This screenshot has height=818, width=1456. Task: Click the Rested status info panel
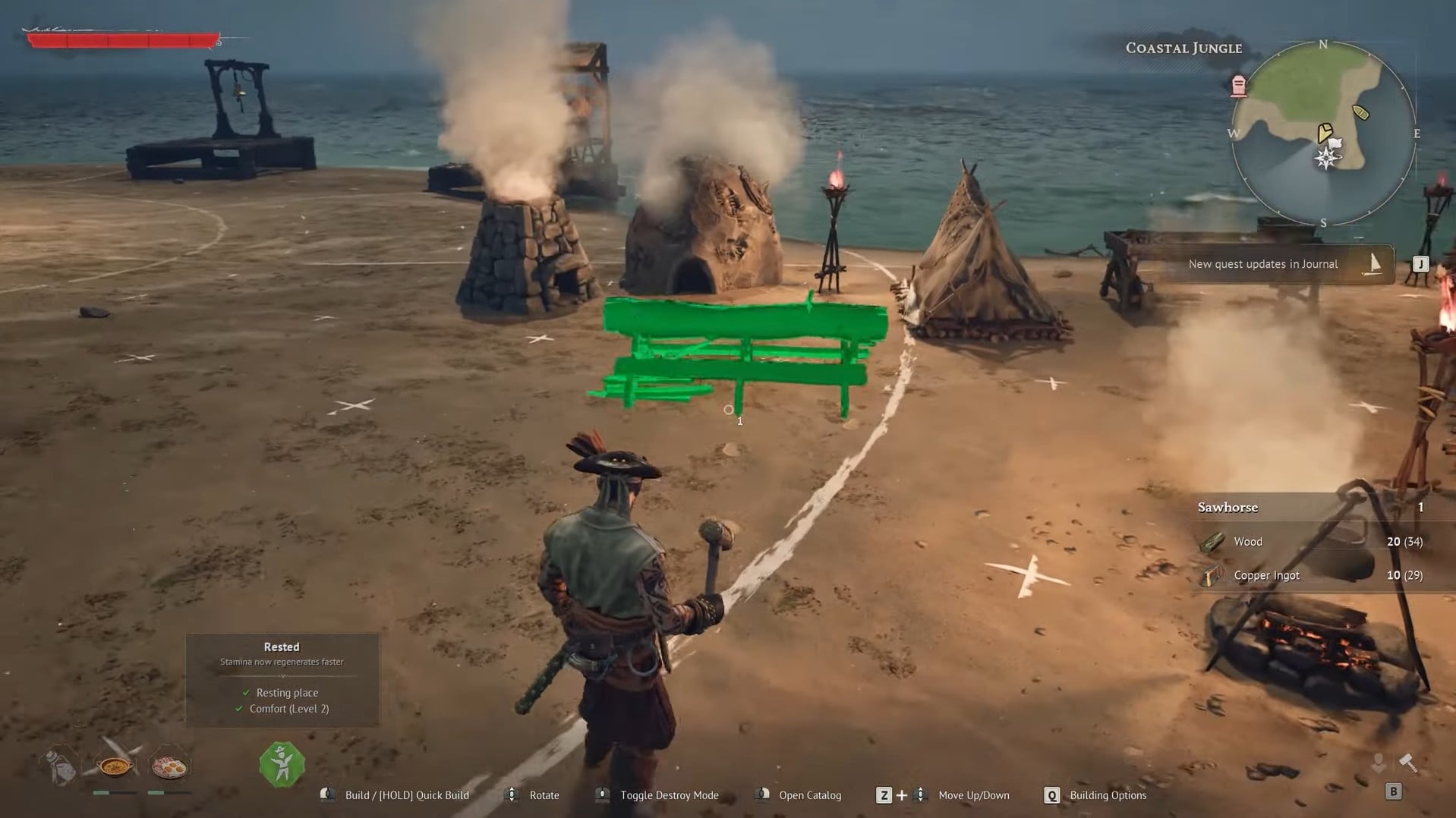click(282, 680)
